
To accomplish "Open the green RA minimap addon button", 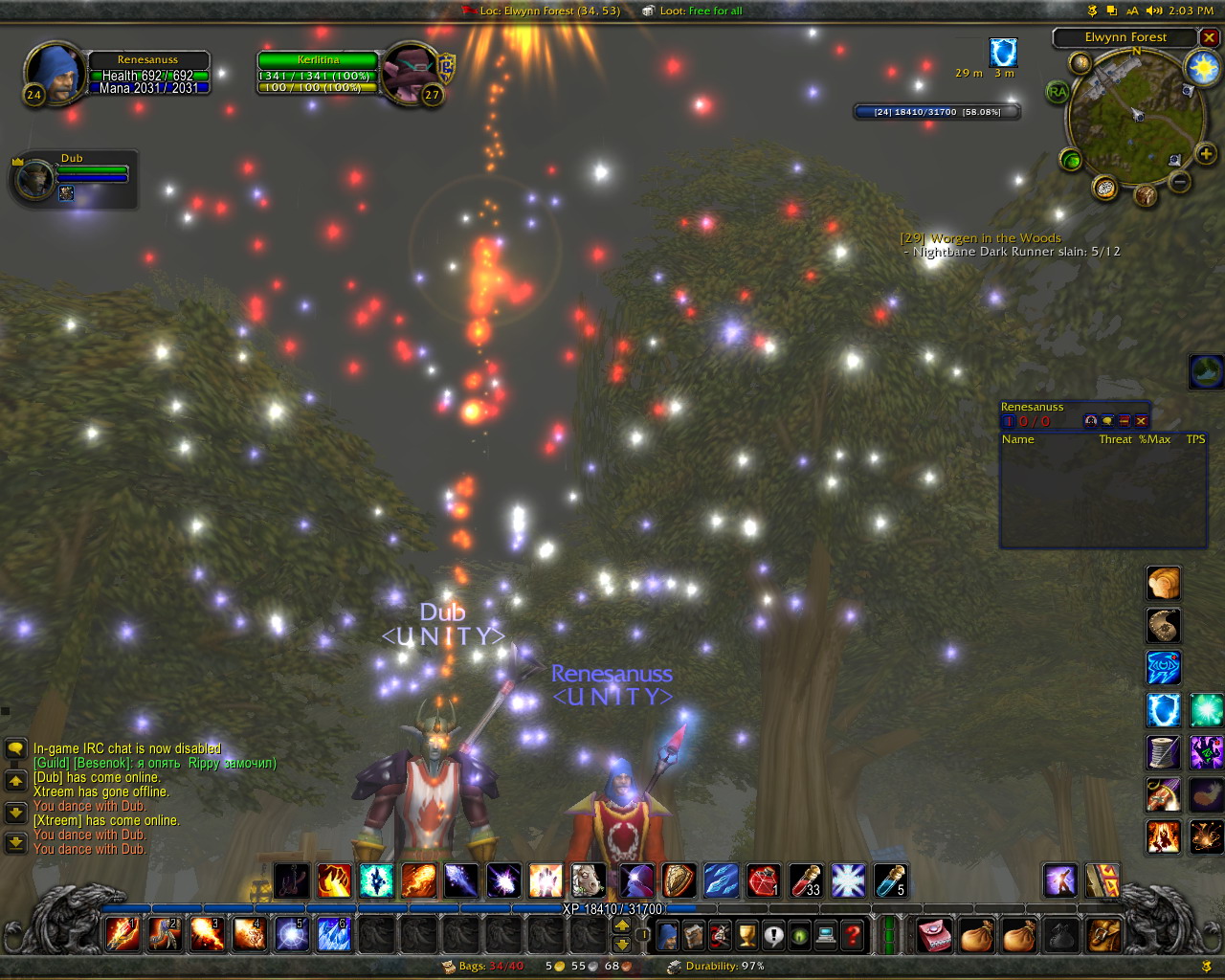I will click(1058, 92).
